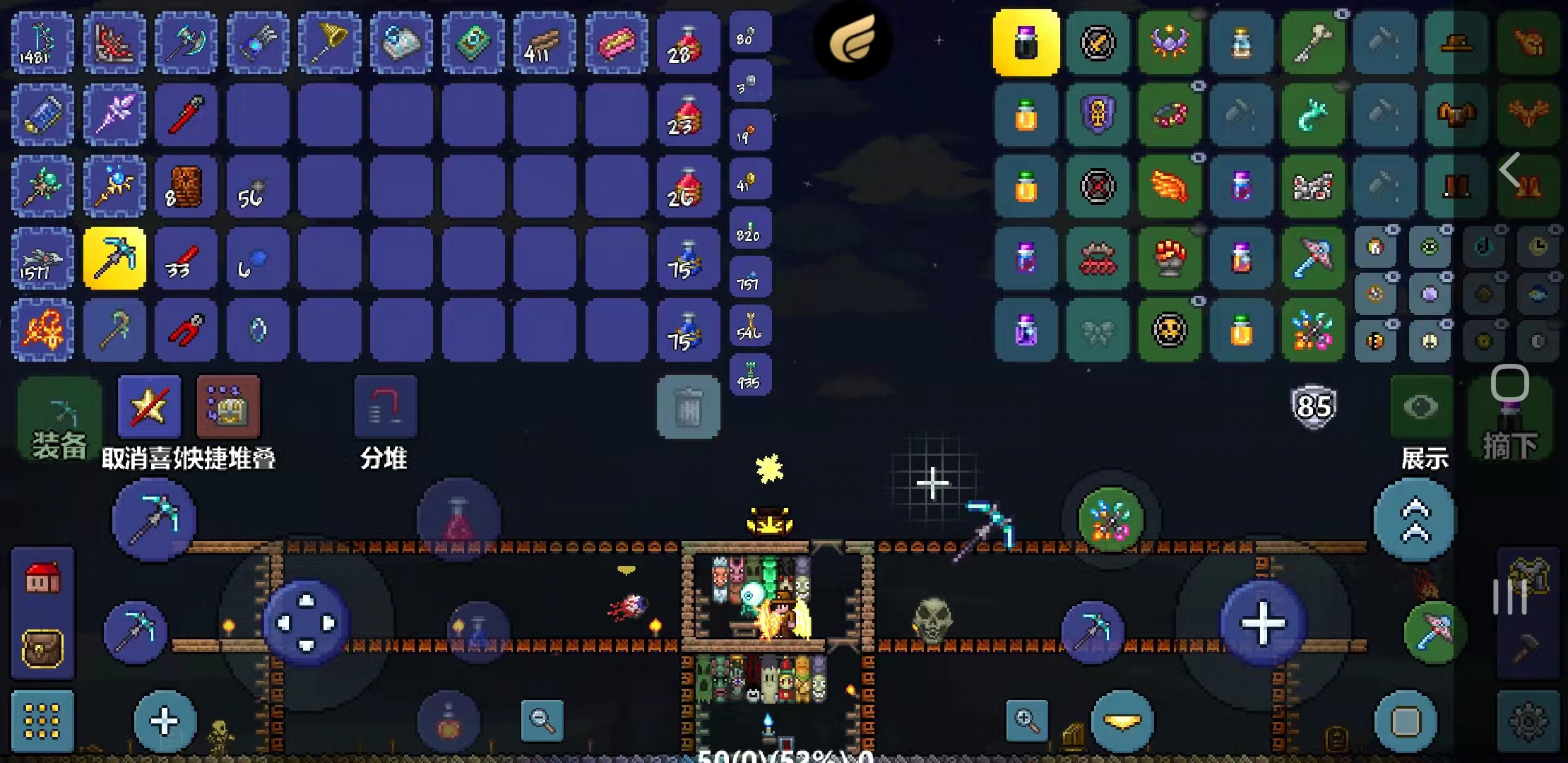Toggle the favorite star button
The height and width of the screenshot is (763, 1568).
(149, 407)
